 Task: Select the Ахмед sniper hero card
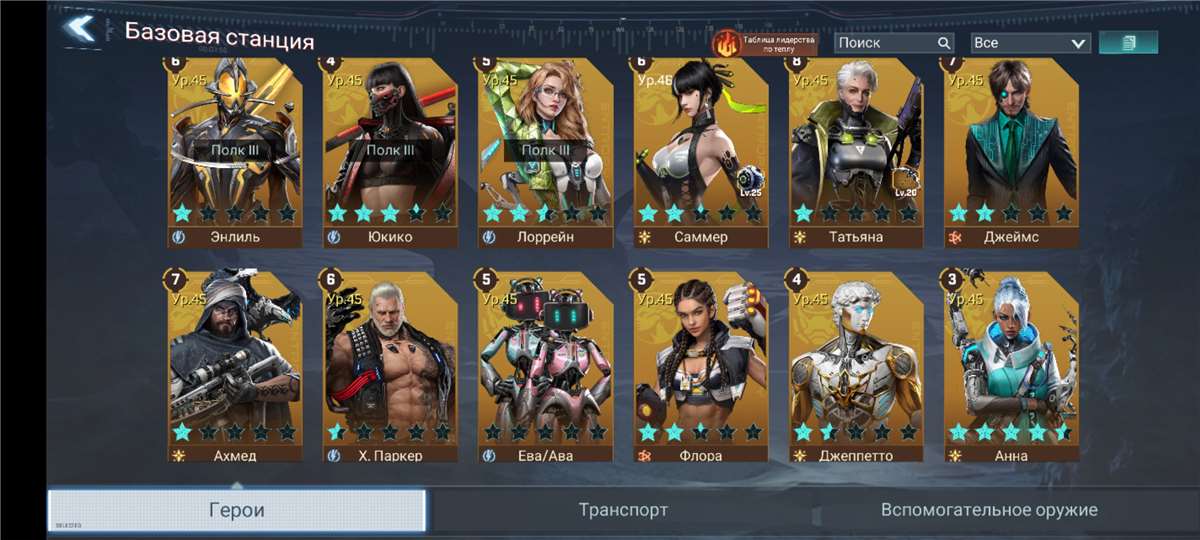[235, 365]
